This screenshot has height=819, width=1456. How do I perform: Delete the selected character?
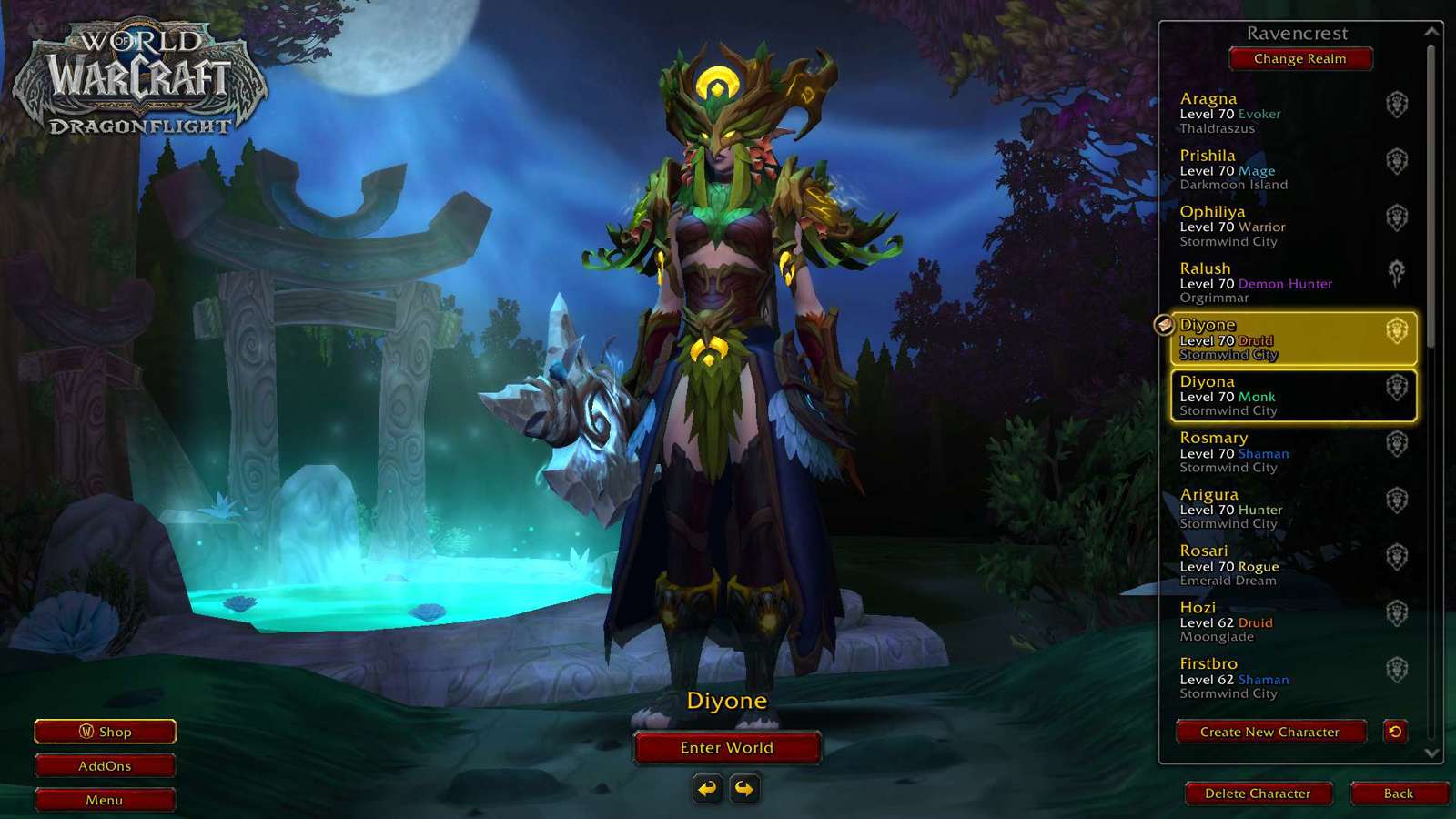tap(1258, 794)
